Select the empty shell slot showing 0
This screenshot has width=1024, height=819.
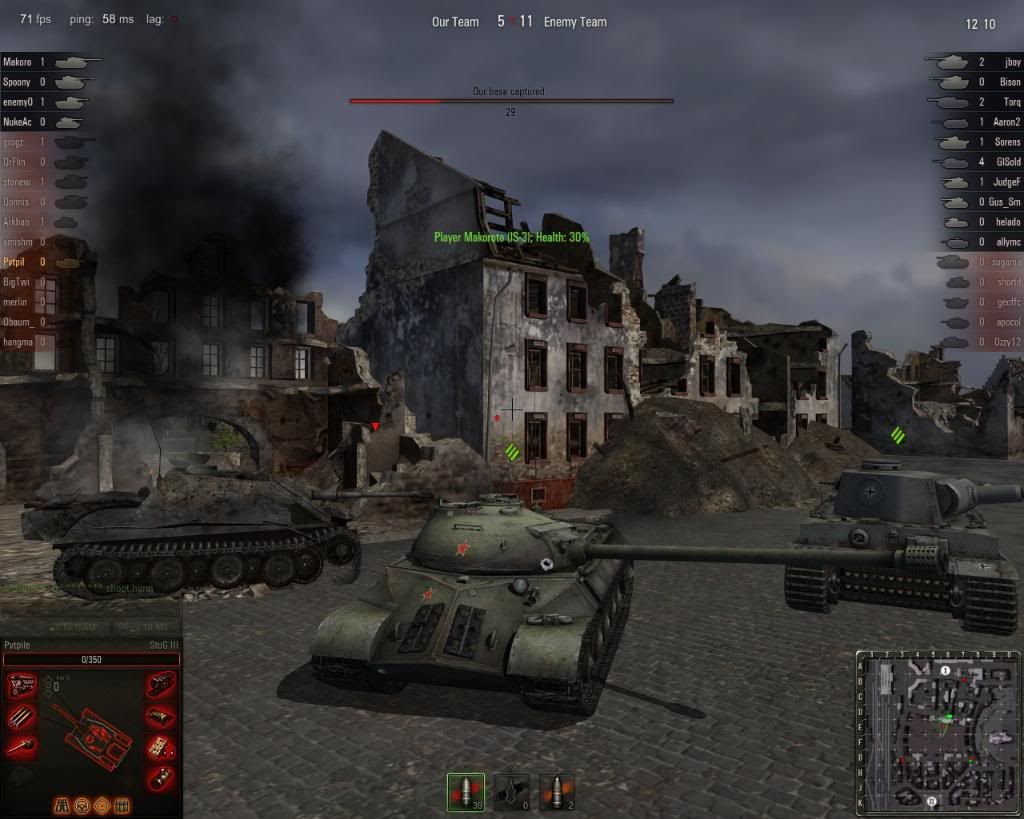point(511,791)
